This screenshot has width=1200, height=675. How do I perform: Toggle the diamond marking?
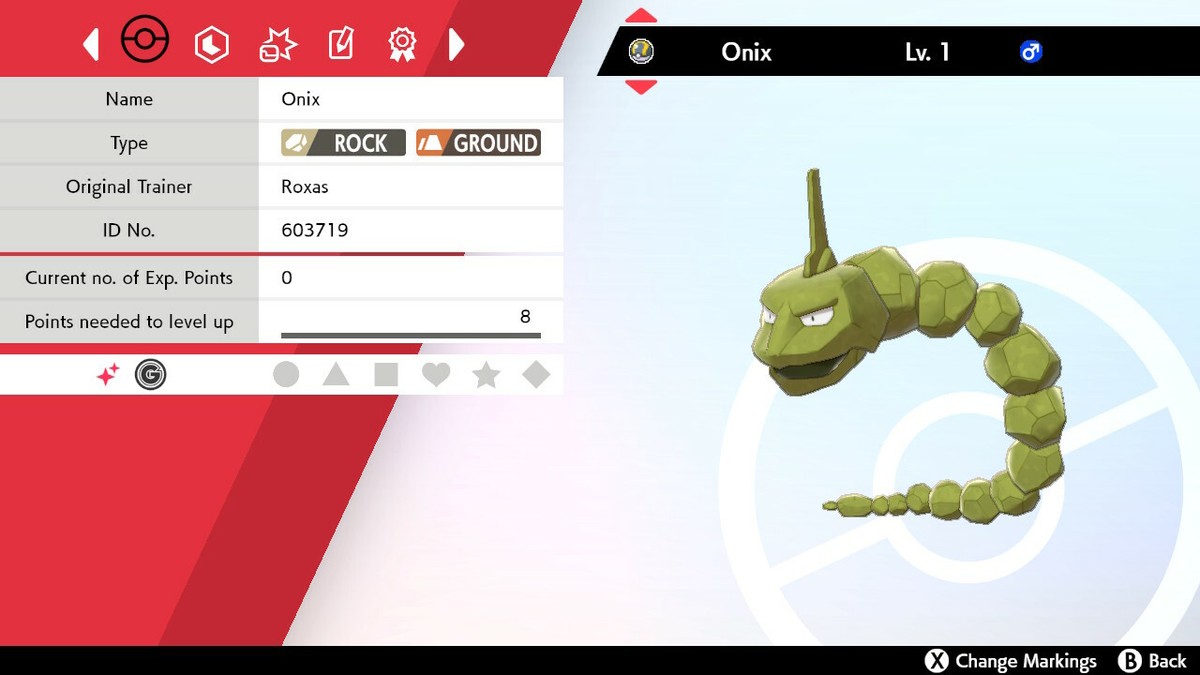(x=536, y=375)
